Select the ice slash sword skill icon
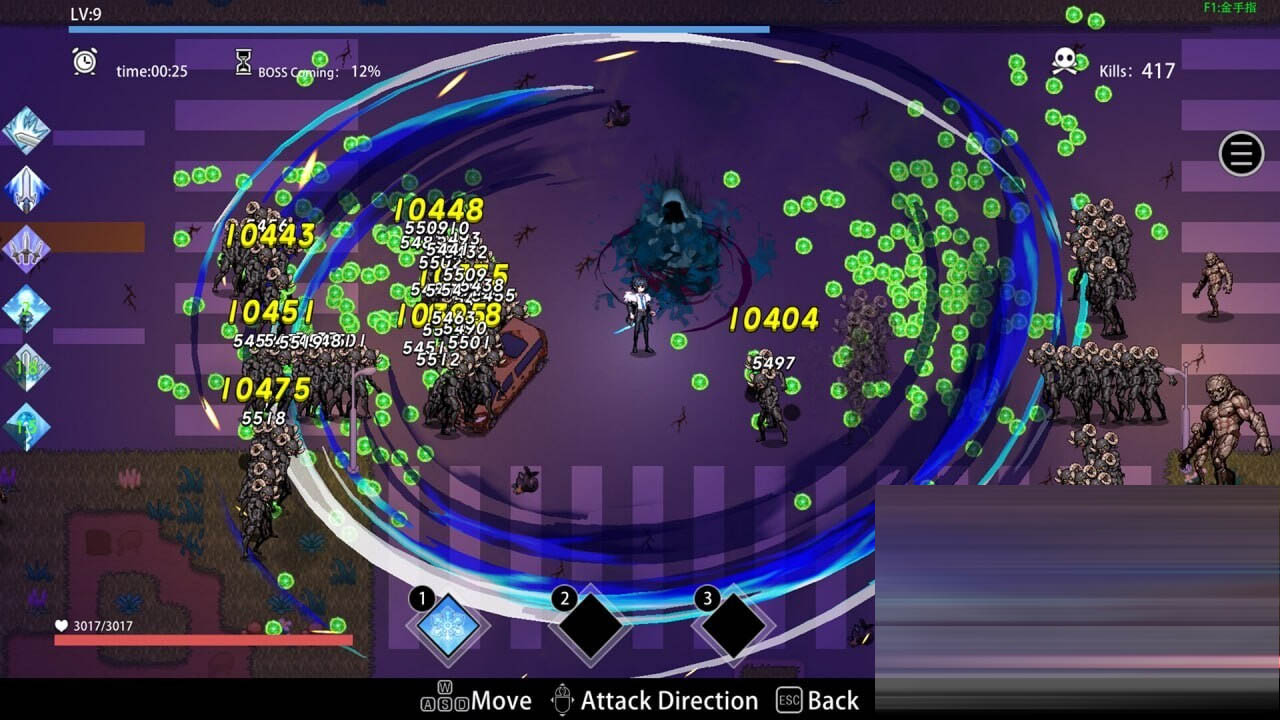1280x720 pixels. [26, 130]
